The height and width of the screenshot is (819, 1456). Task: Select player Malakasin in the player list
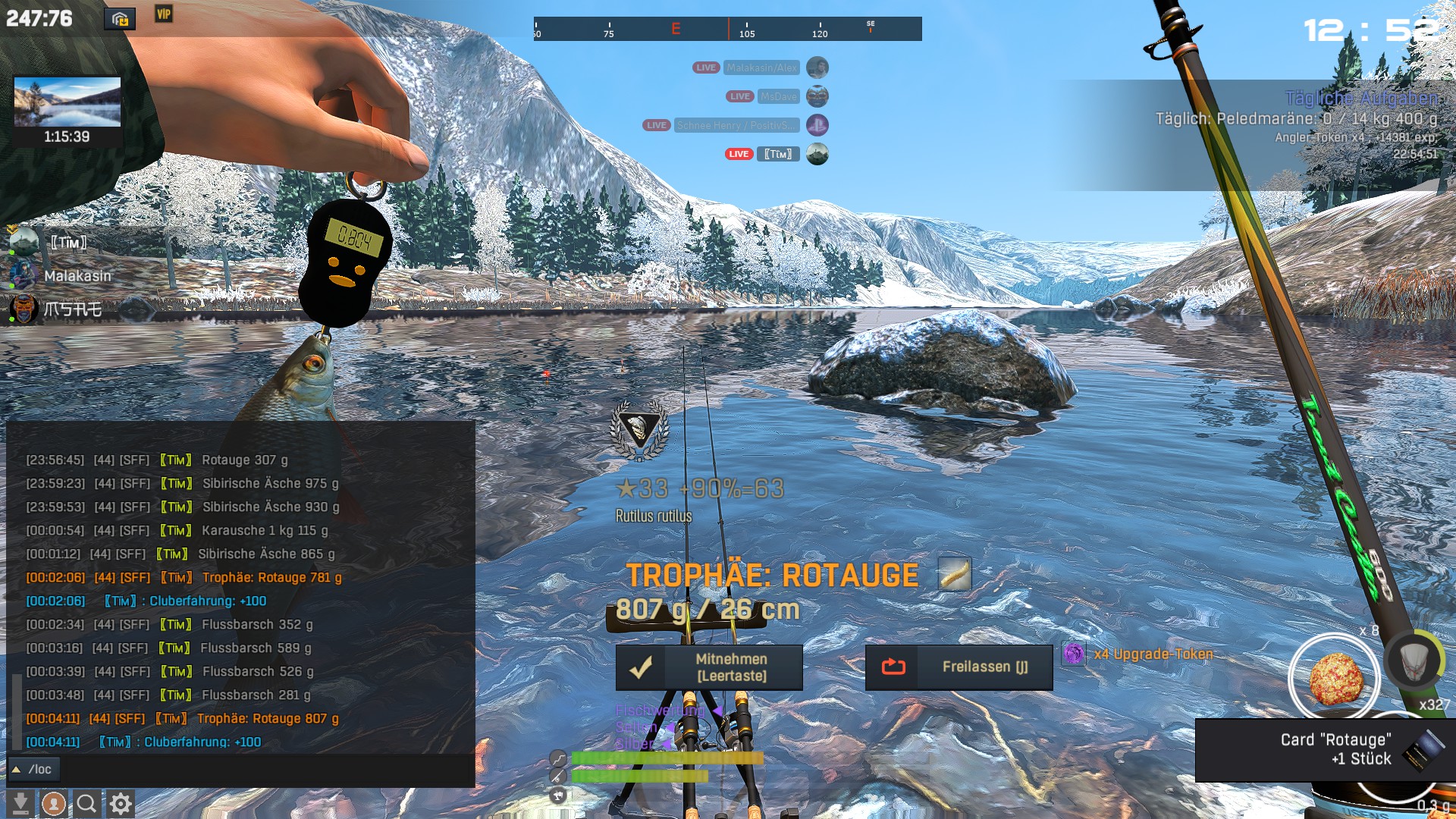(77, 276)
